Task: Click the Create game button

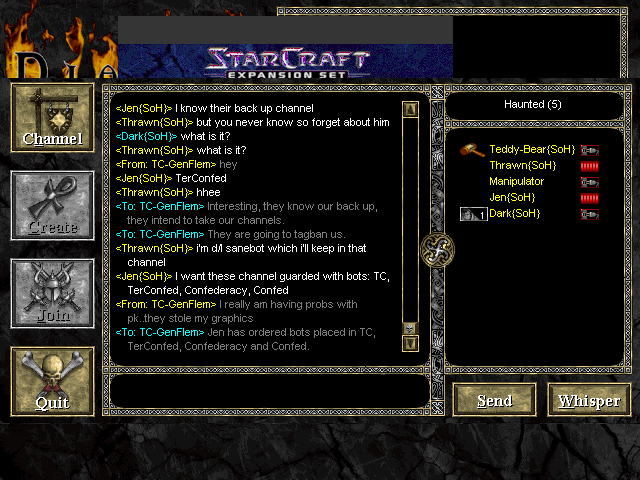Action: pos(52,206)
